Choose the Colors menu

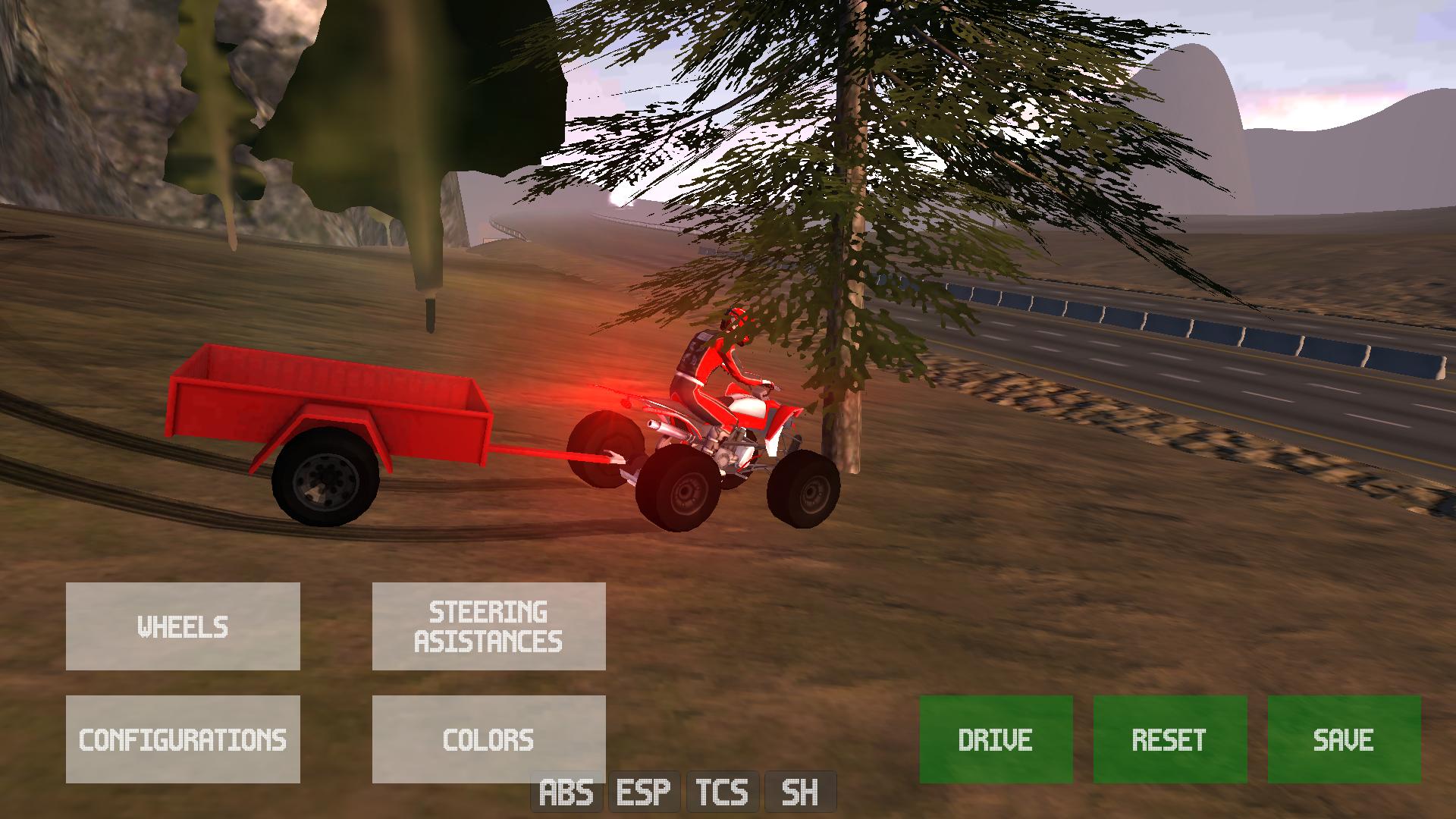(488, 739)
